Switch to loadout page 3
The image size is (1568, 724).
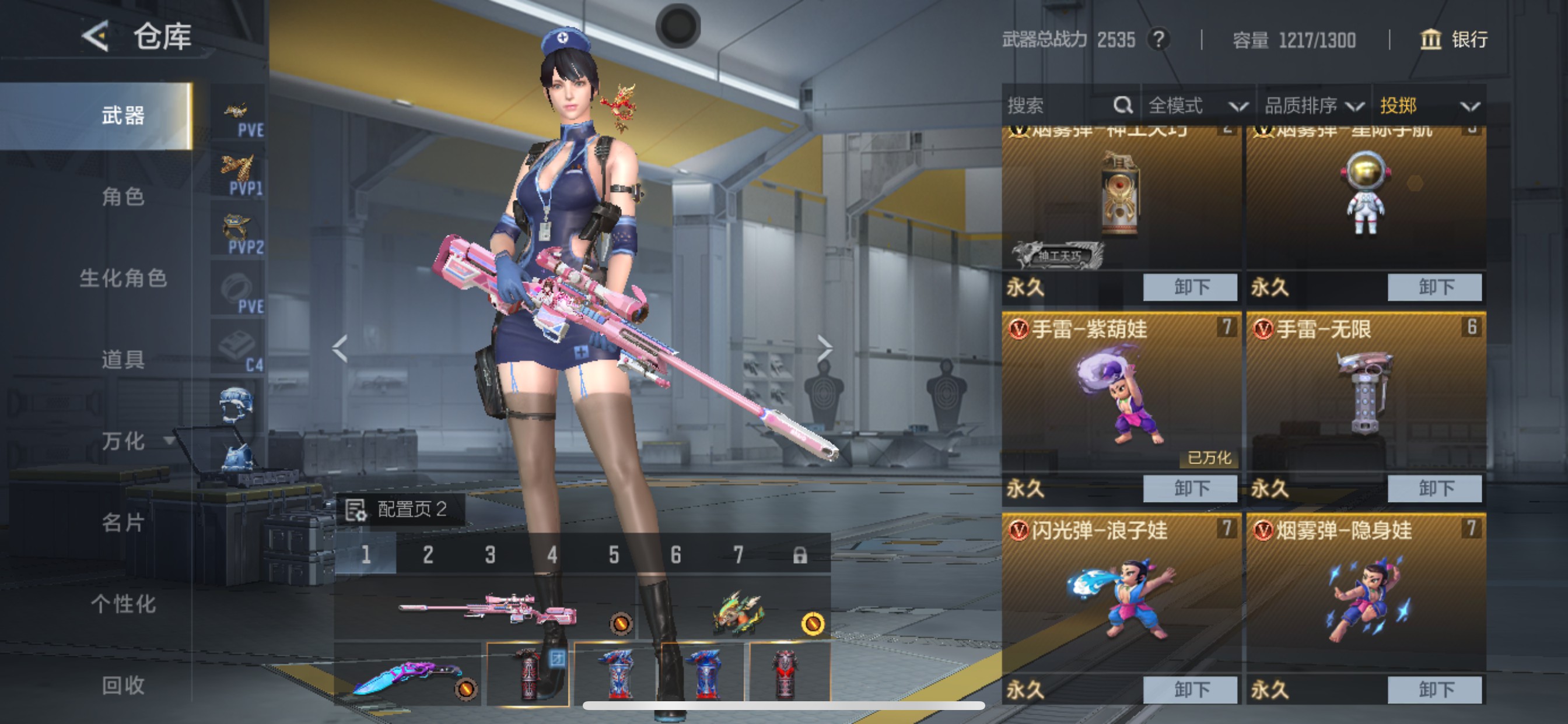coord(490,554)
